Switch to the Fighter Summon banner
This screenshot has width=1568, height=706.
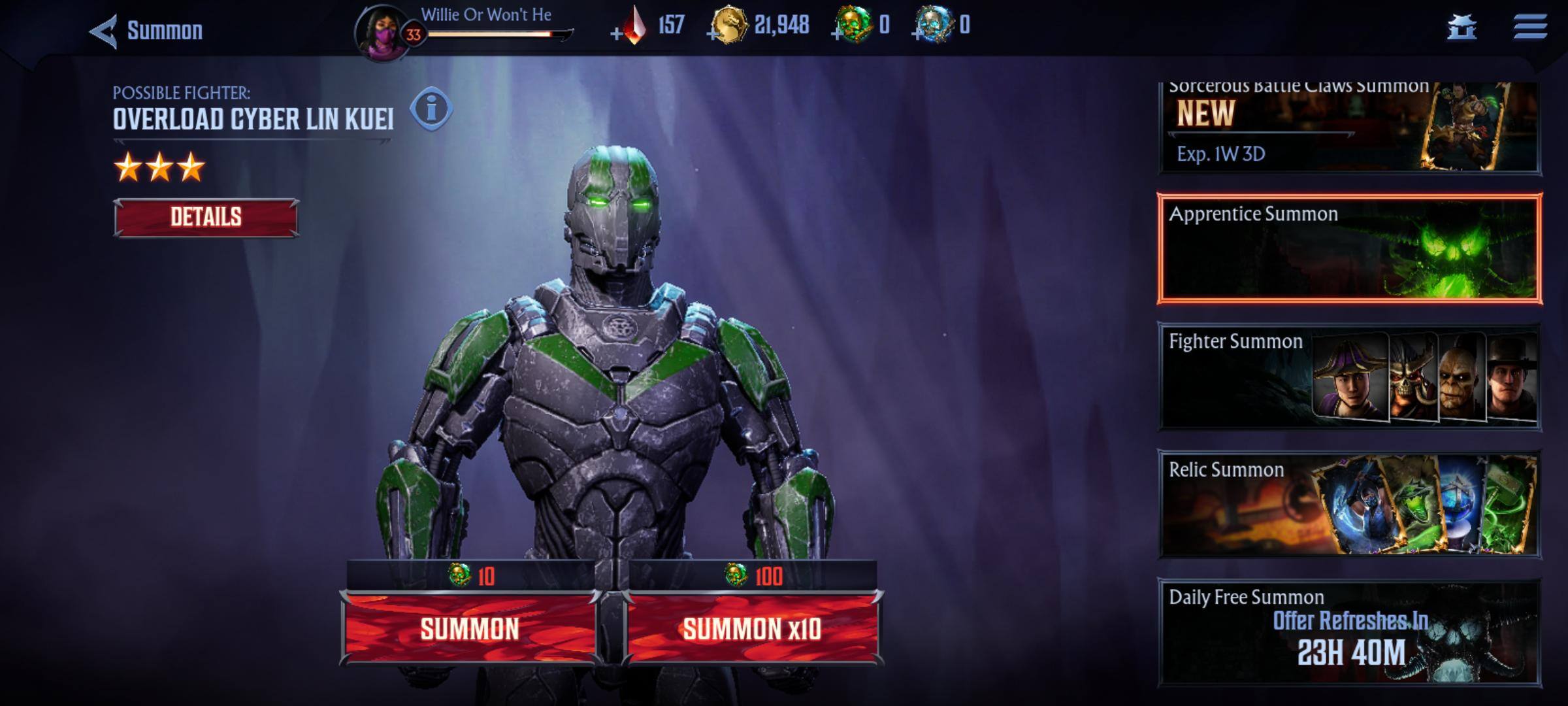point(1350,377)
